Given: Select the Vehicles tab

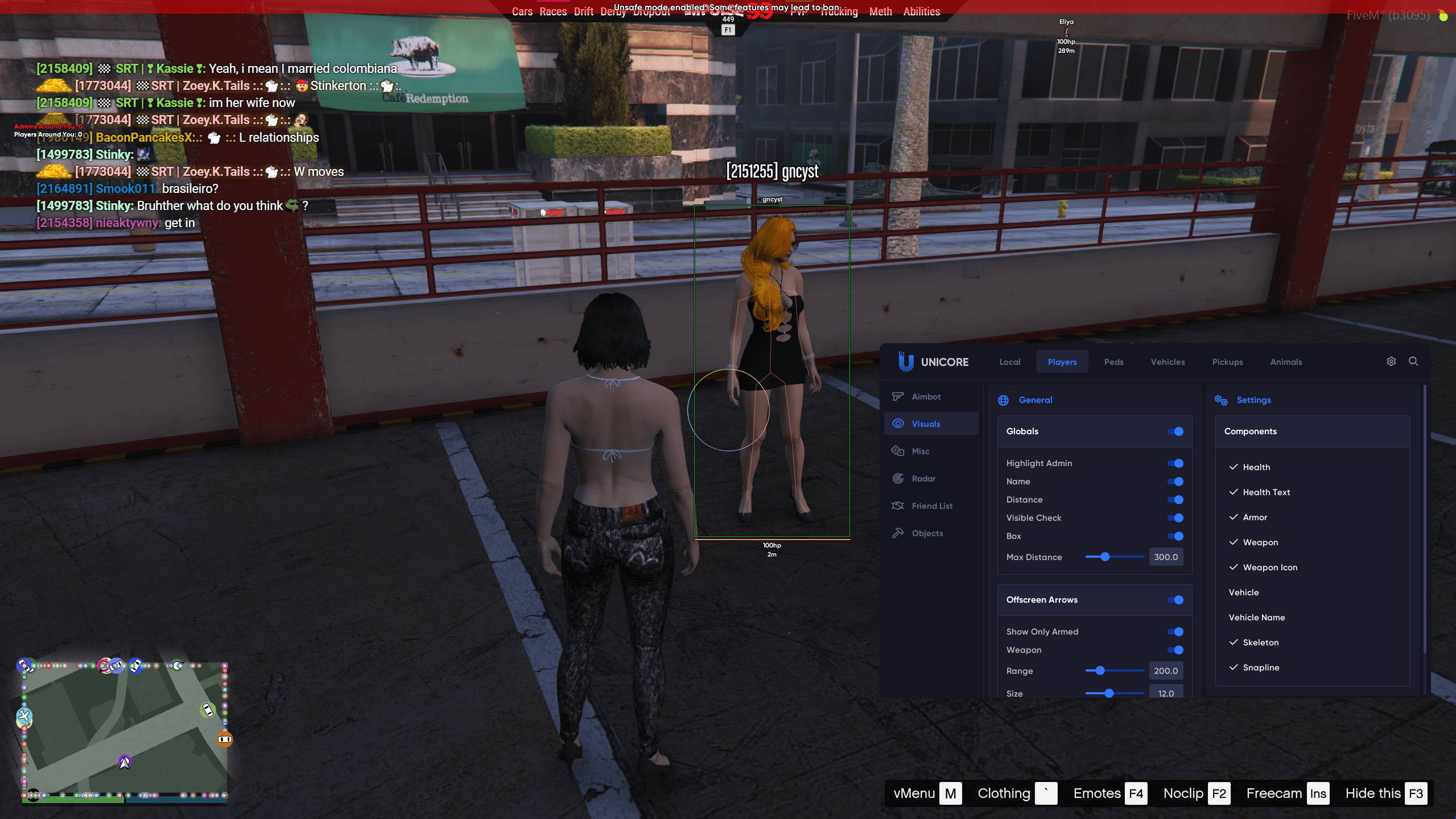Looking at the screenshot, I should pos(1168,362).
